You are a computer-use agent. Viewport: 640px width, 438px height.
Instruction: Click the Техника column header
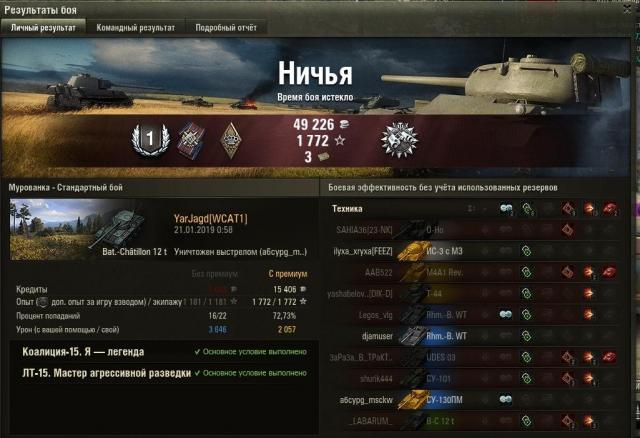click(x=348, y=209)
